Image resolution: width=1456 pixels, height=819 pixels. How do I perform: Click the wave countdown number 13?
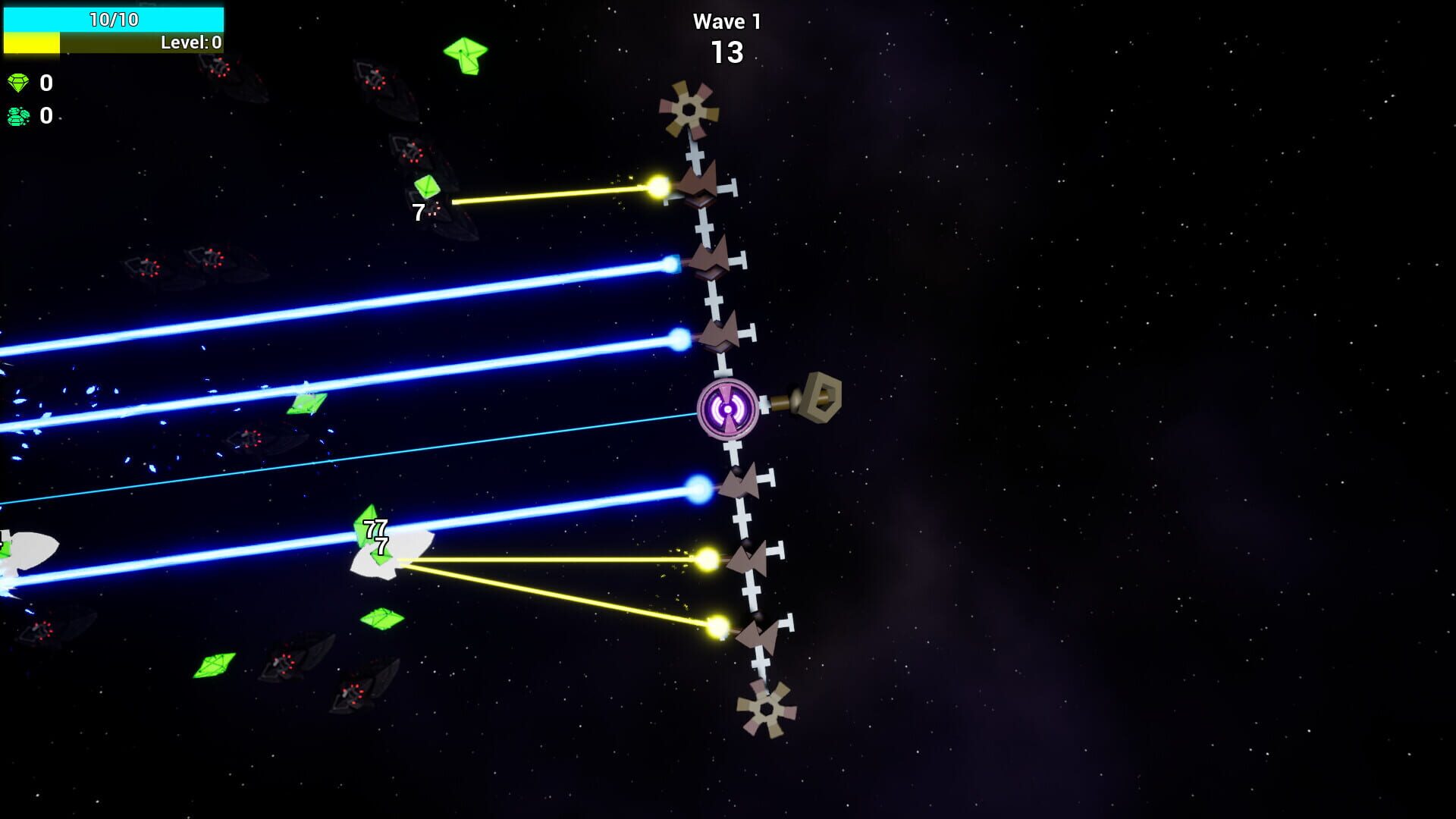(x=726, y=52)
